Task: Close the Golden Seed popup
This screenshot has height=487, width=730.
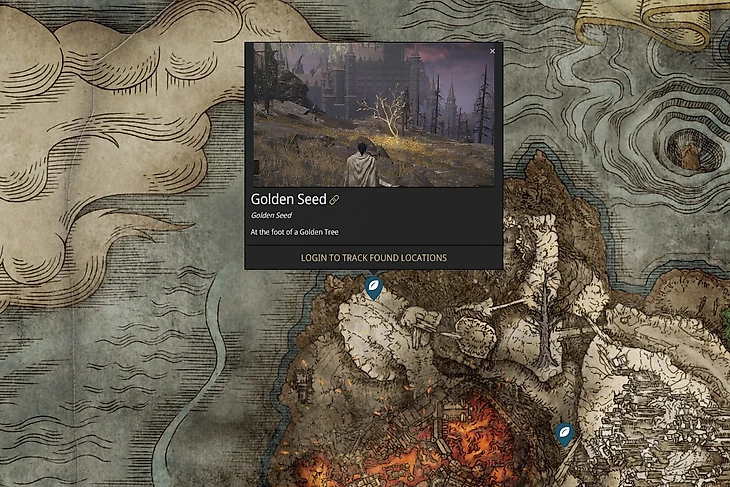Action: coord(492,50)
